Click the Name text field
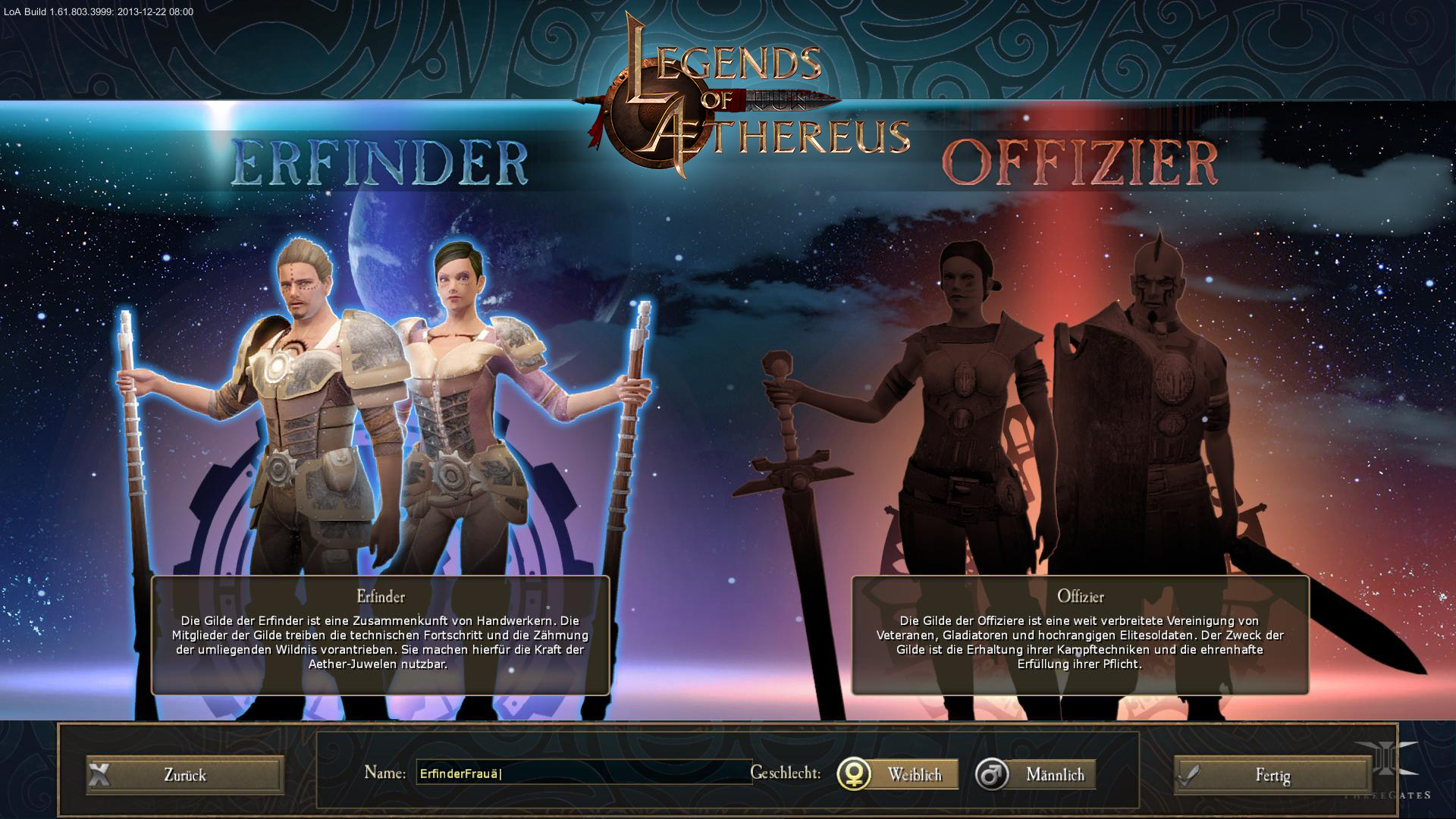The image size is (1456, 819). click(x=582, y=773)
